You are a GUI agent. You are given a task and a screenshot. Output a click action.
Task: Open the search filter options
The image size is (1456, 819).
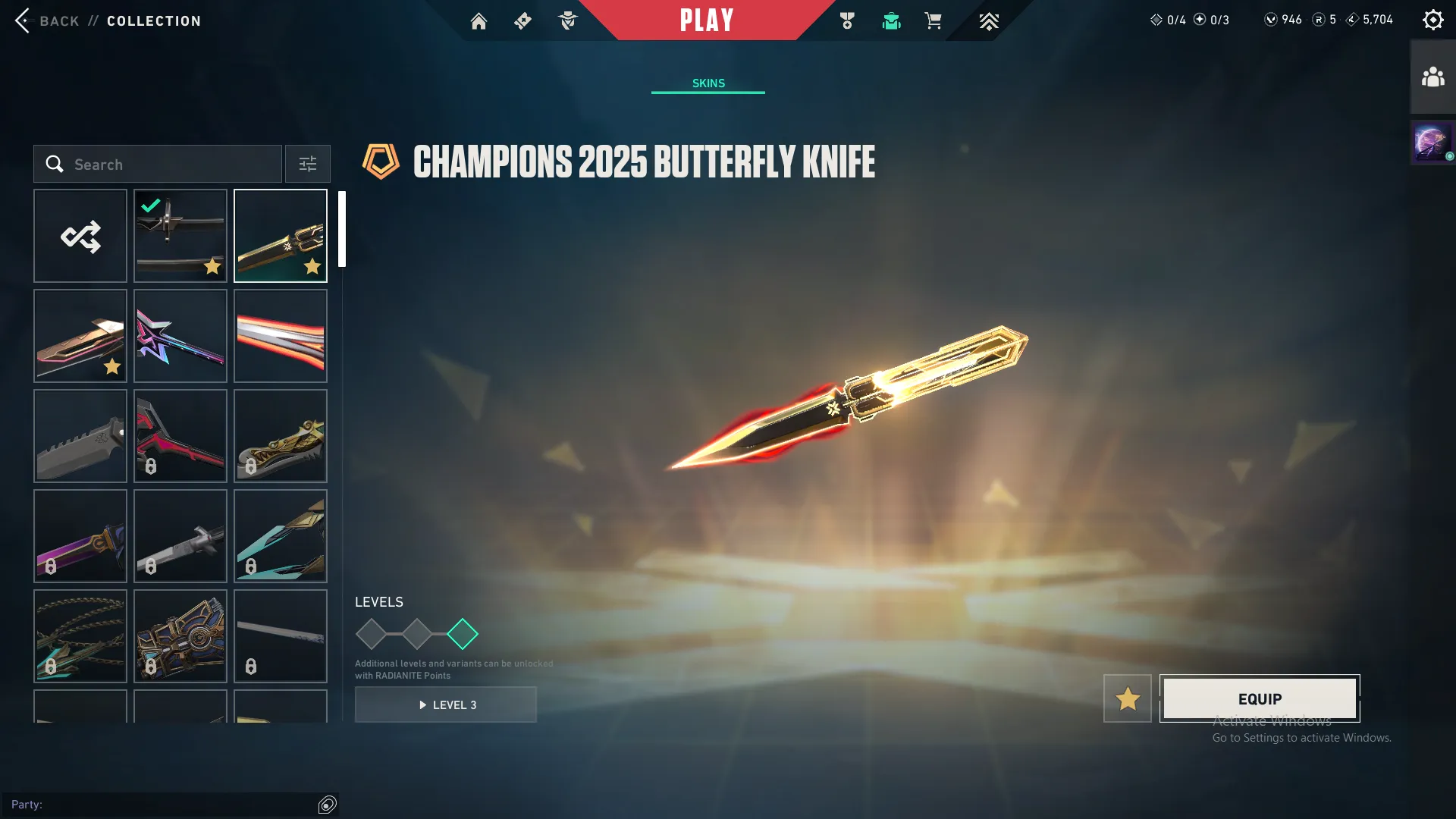[307, 164]
